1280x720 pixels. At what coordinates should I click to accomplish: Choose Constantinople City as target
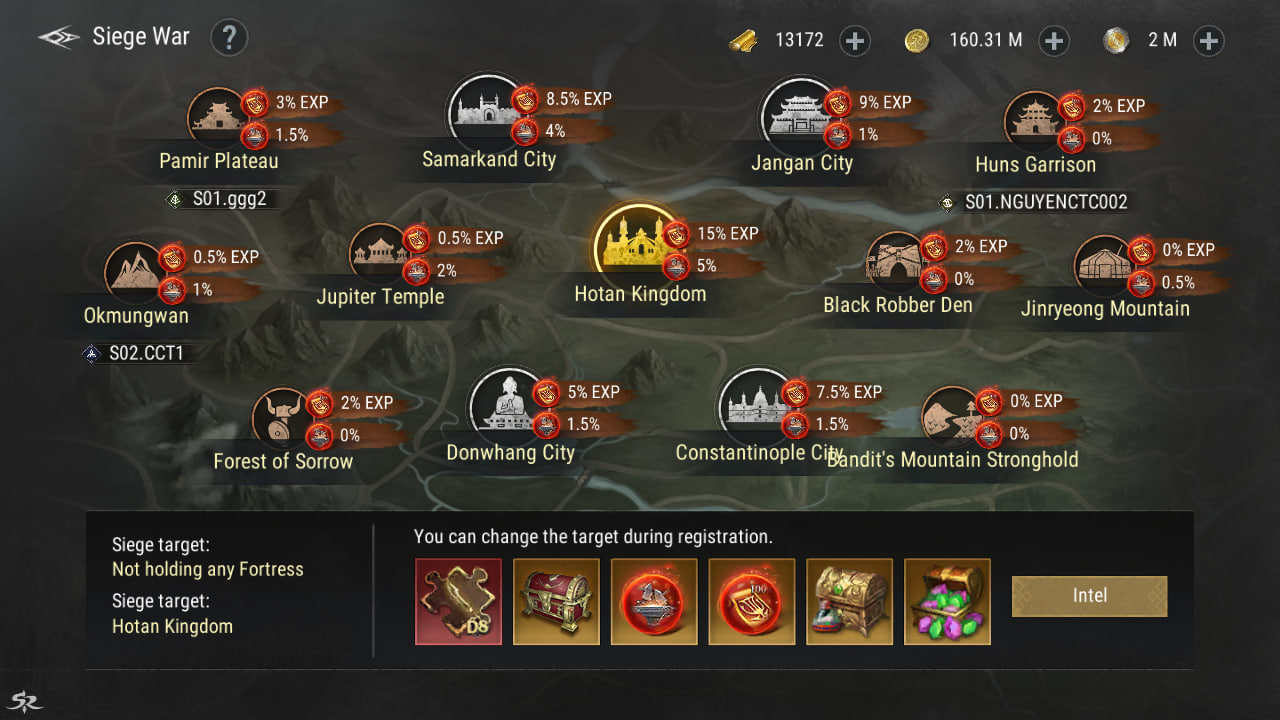point(755,402)
